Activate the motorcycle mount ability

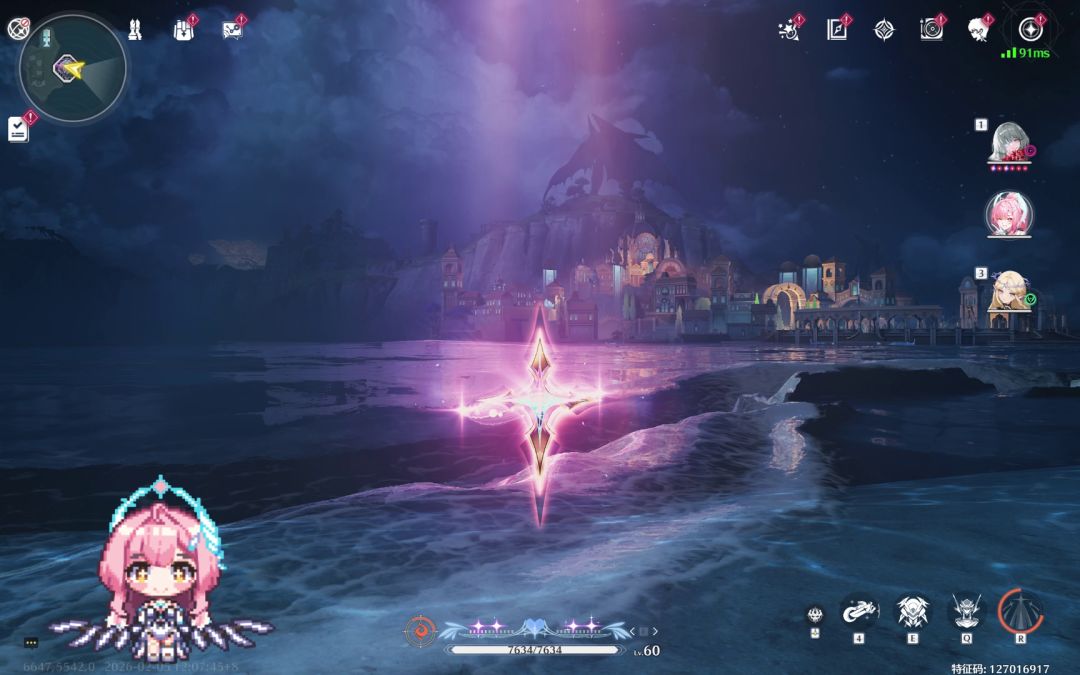pyautogui.click(x=859, y=610)
